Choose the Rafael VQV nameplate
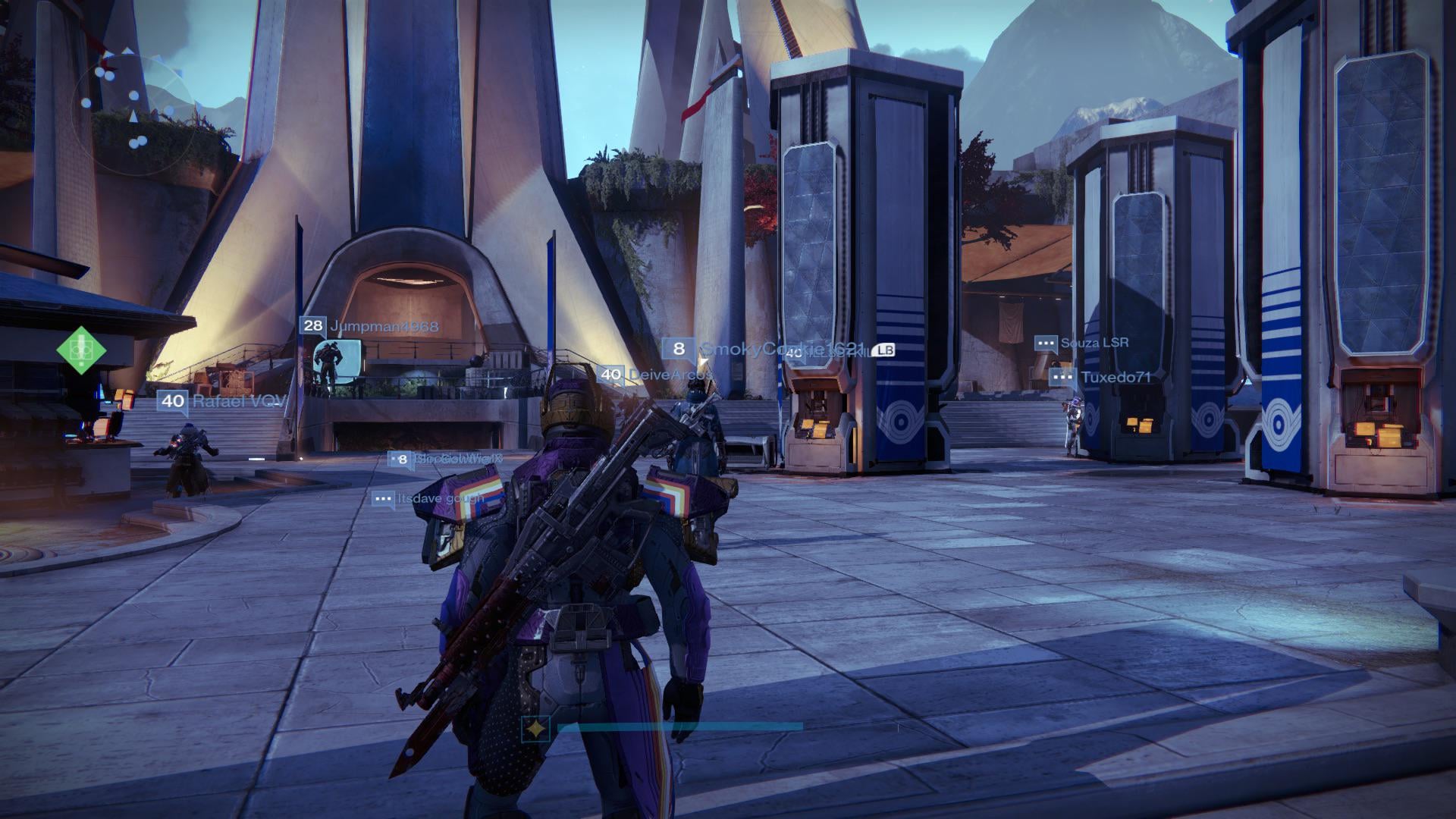The height and width of the screenshot is (819, 1456). click(222, 401)
